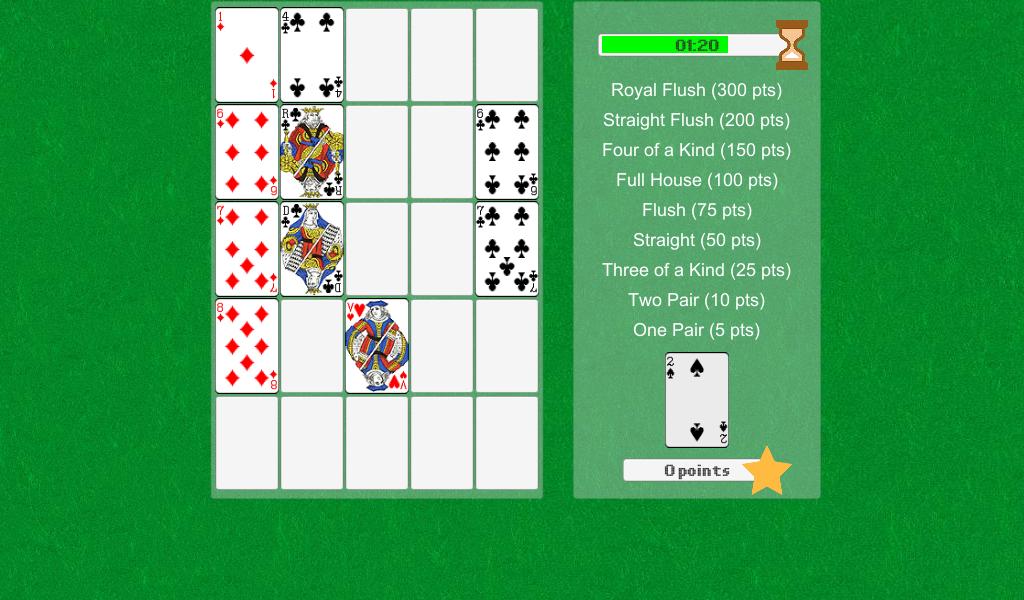Pick the six of clubs card
This screenshot has height=600, width=1024.
507,152
